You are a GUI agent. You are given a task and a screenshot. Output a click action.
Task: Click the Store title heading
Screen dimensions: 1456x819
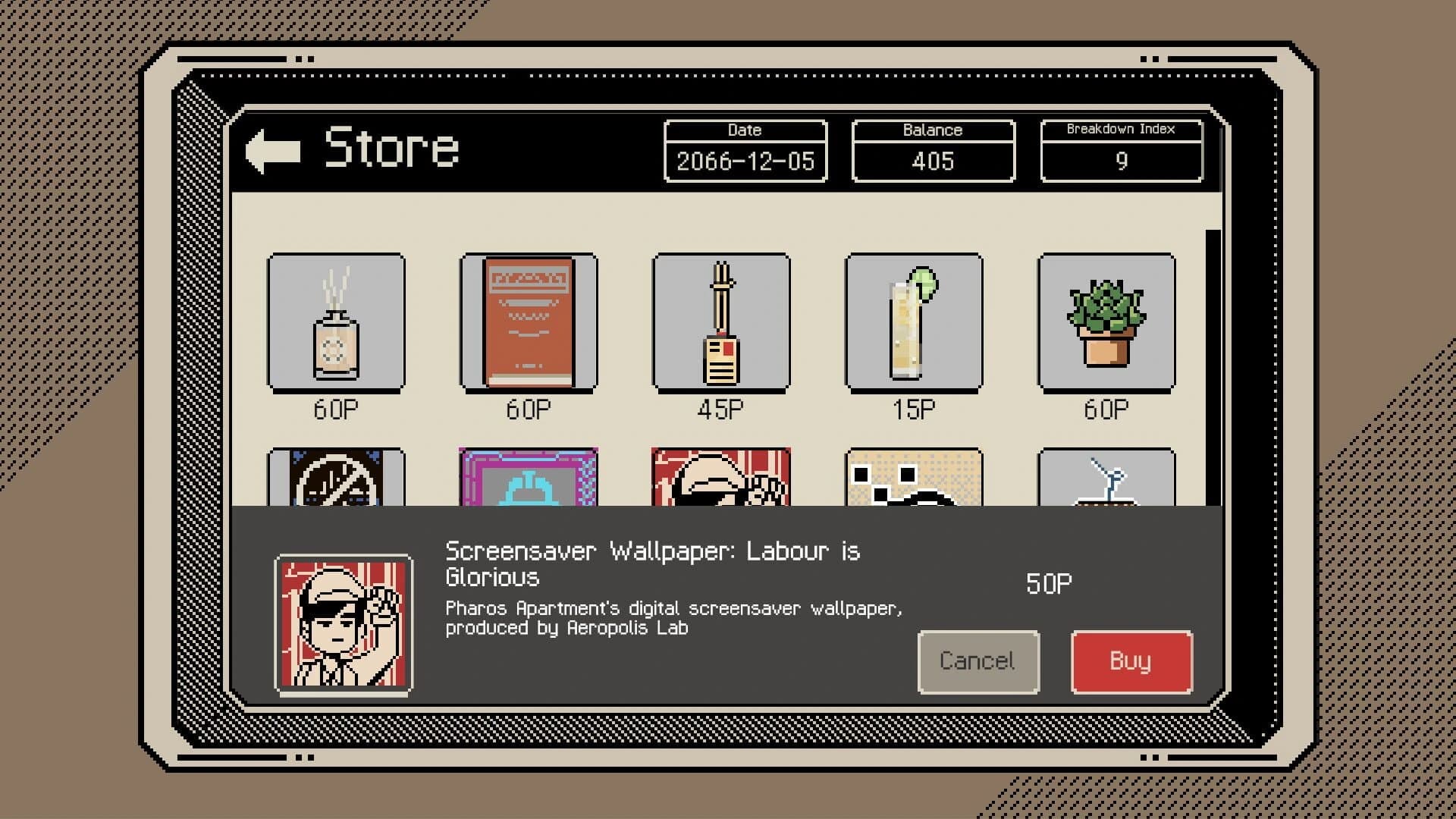tap(392, 149)
